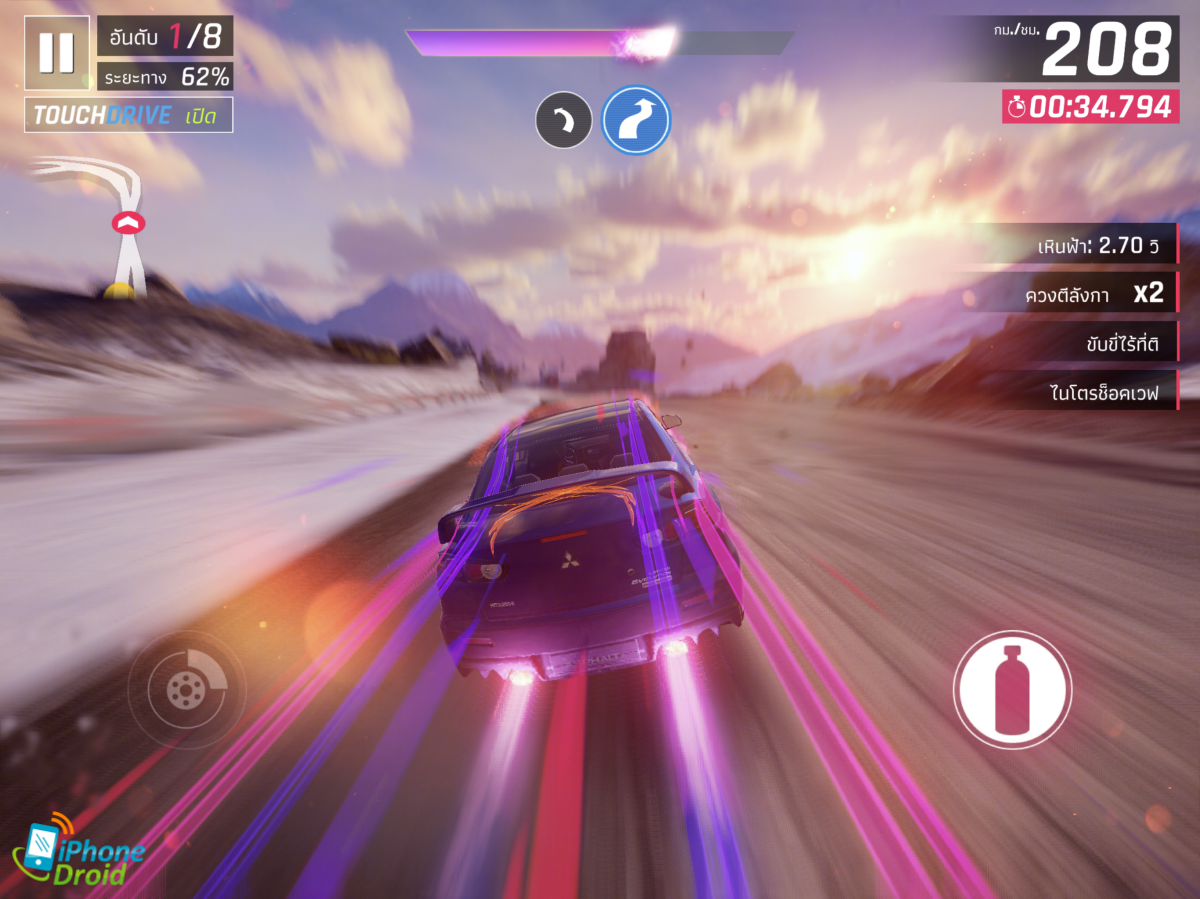Toggle the TouchDrive control mode
The image size is (1200, 899).
pyautogui.click(x=129, y=115)
